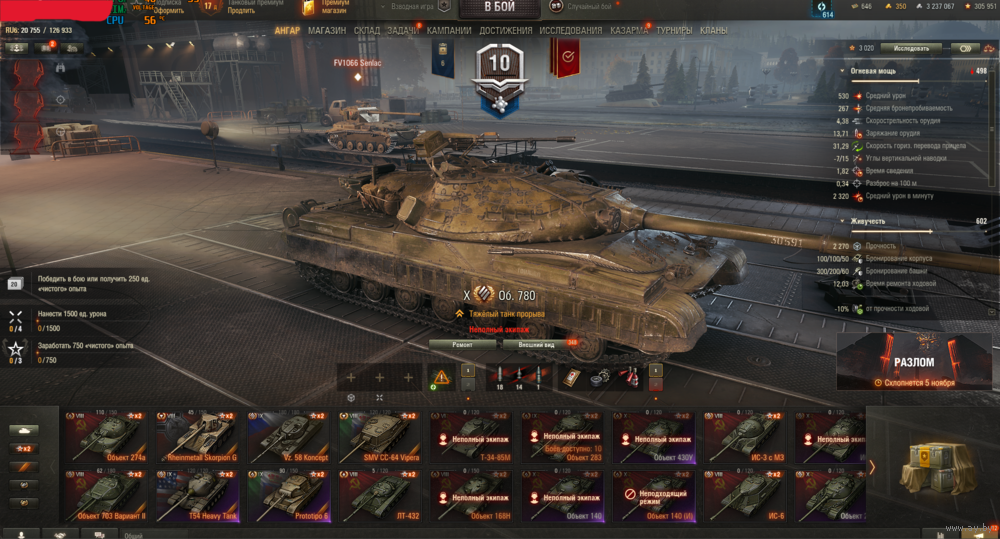Screen dimensions: 1000x539
Task: Click the Исследовать research button
Action: click(911, 47)
